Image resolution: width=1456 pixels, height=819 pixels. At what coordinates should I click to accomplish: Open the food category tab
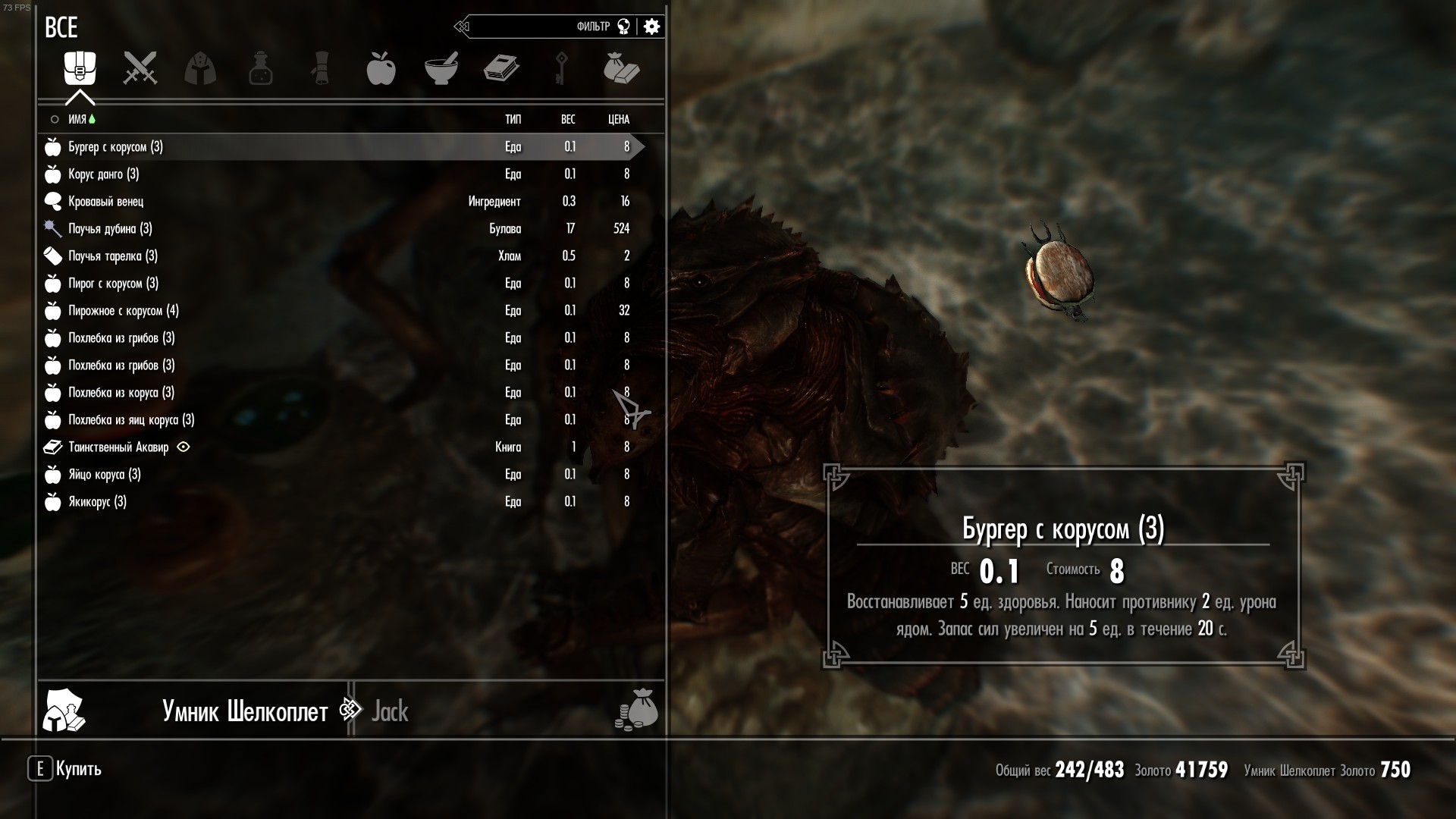coord(381,68)
